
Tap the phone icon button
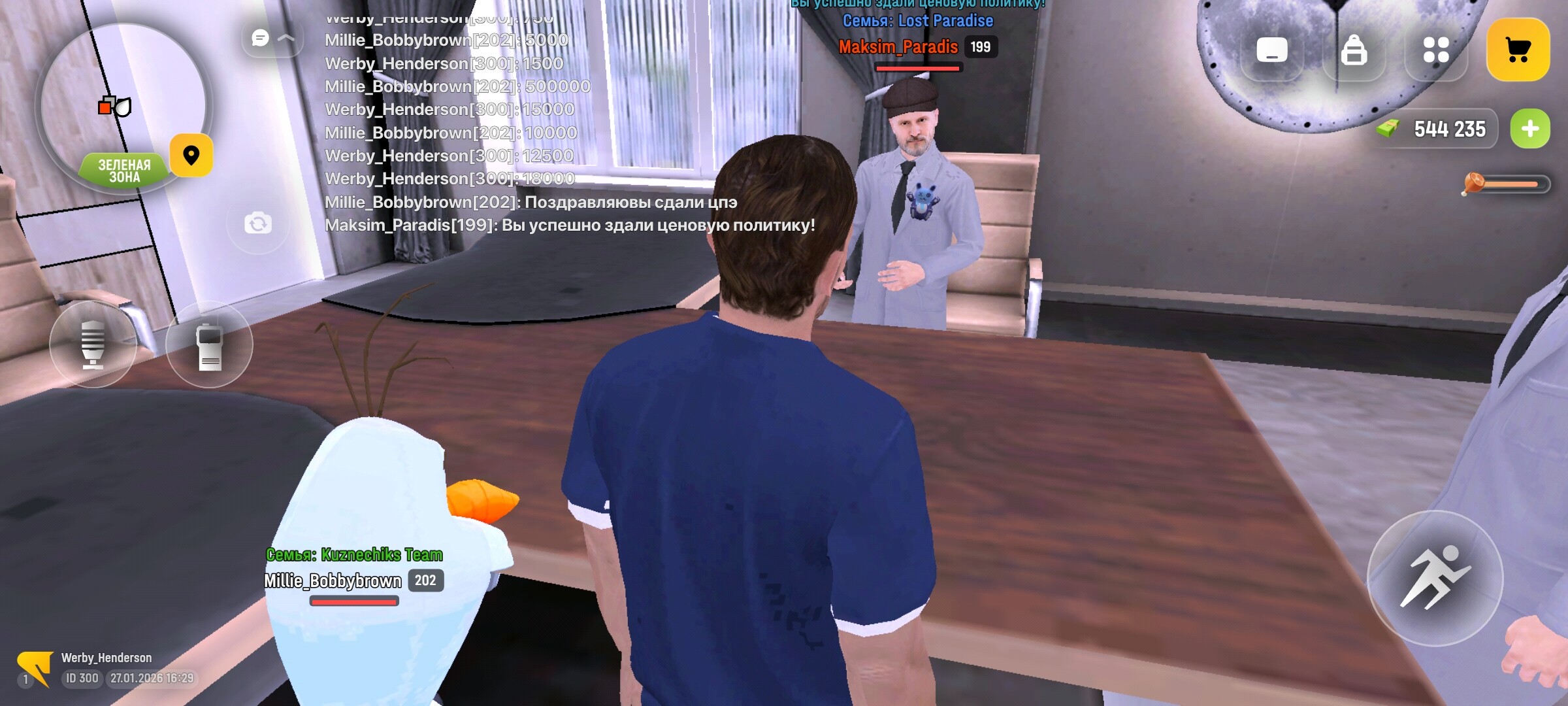pos(1271,50)
